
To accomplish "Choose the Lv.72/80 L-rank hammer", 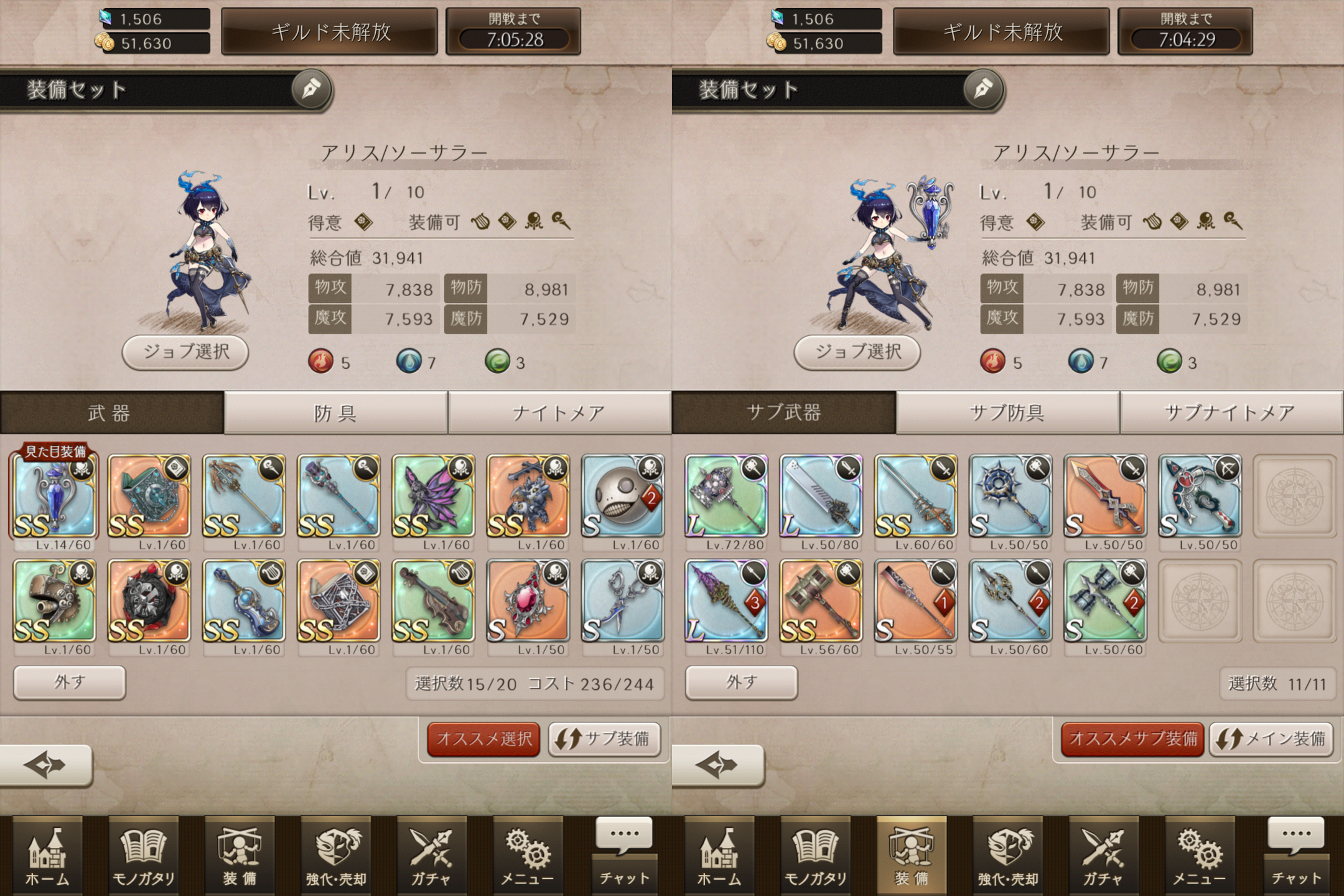I will [x=726, y=497].
